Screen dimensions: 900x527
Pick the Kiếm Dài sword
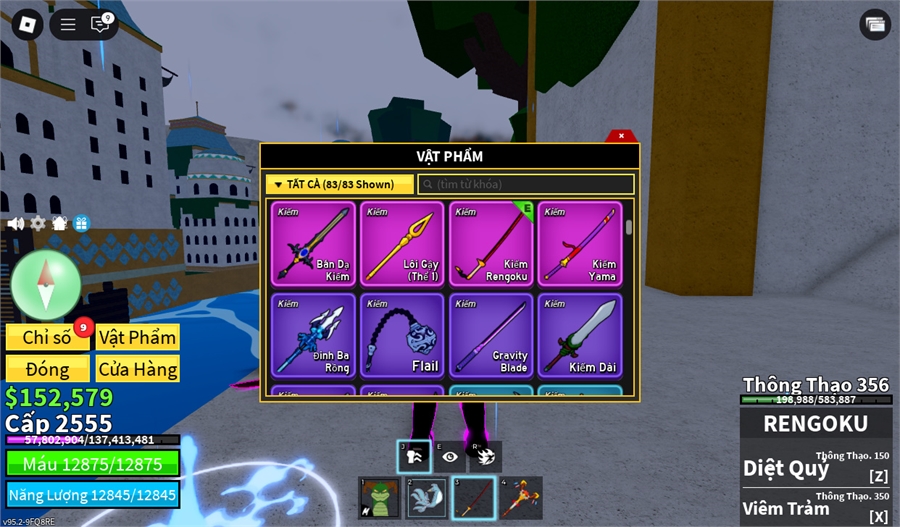pos(580,335)
